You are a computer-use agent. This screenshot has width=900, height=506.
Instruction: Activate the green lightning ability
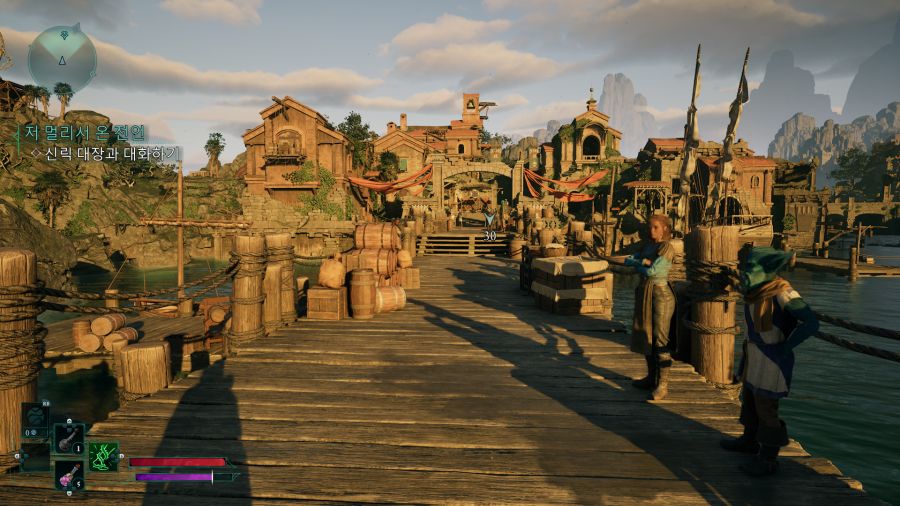point(103,456)
